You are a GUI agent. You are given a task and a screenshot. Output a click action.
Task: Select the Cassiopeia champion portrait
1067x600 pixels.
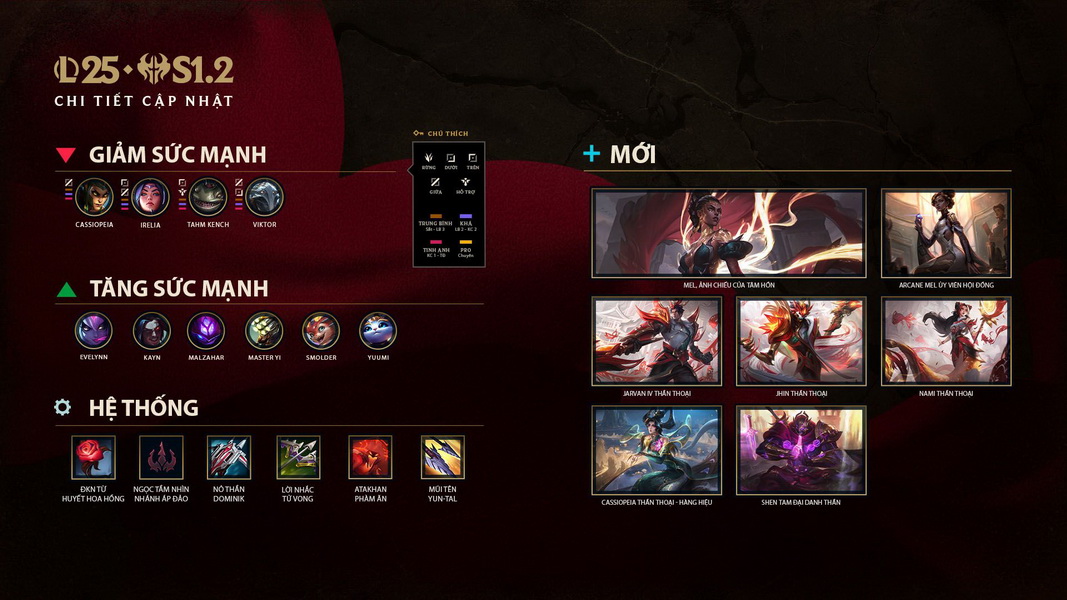click(94, 197)
